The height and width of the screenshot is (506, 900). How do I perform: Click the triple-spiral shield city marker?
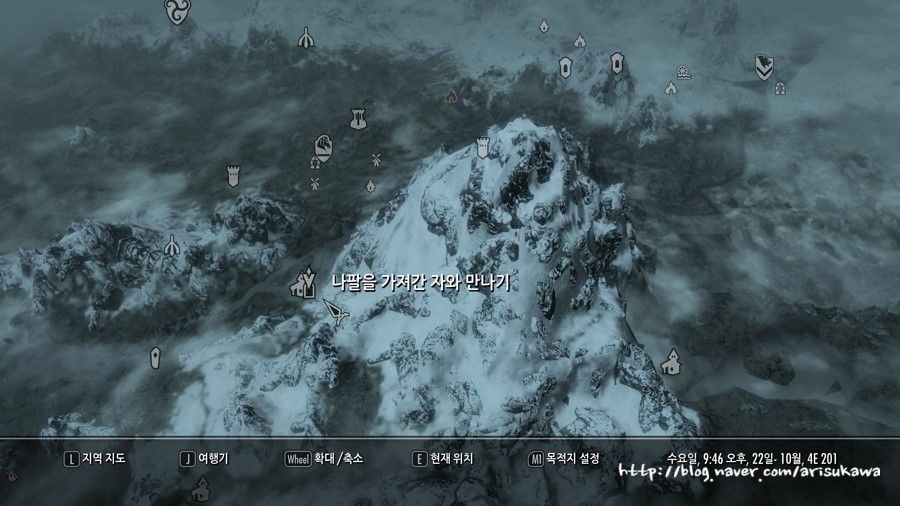(176, 11)
